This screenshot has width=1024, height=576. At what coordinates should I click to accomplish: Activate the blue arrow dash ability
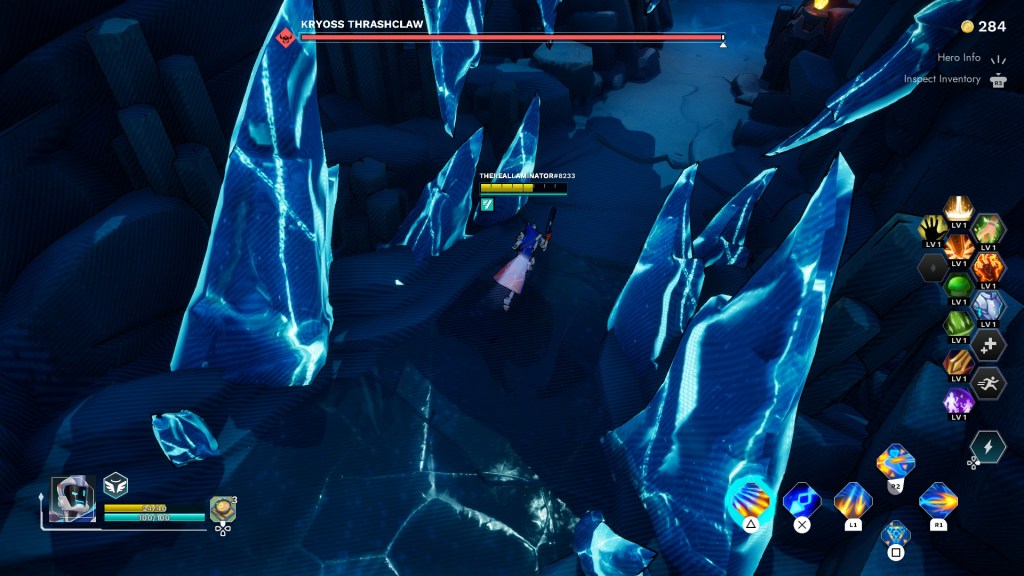coord(801,499)
